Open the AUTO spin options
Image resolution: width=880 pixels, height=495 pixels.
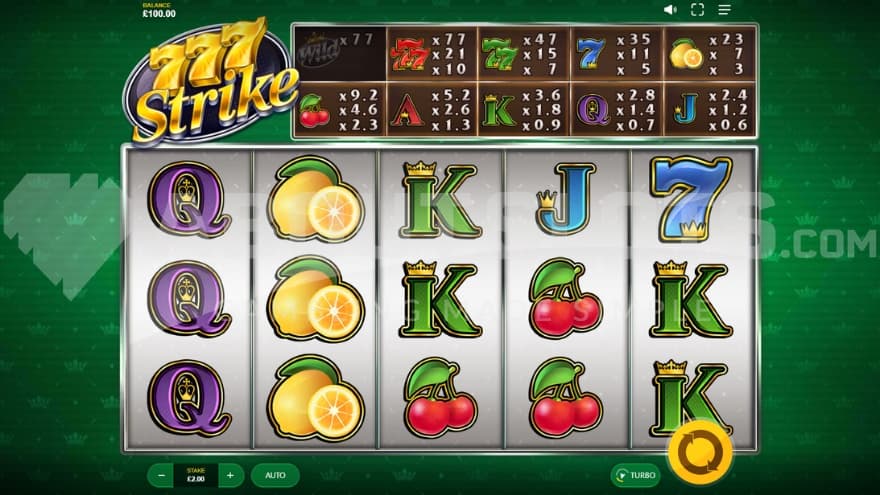(275, 475)
